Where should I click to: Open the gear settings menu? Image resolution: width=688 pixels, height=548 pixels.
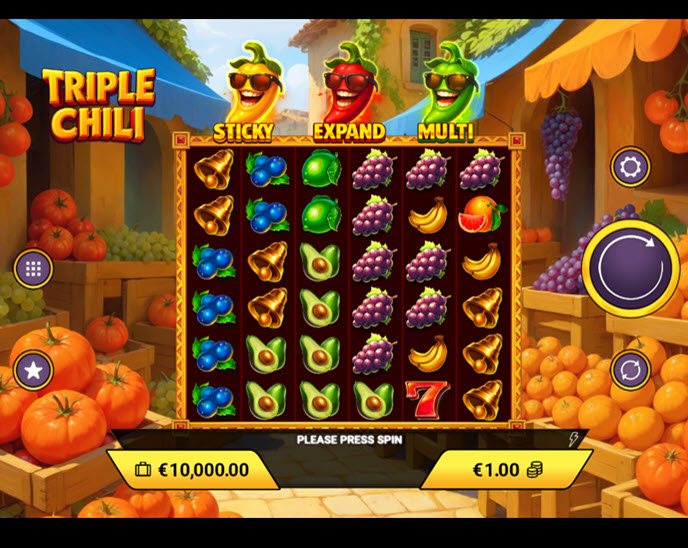630,167
